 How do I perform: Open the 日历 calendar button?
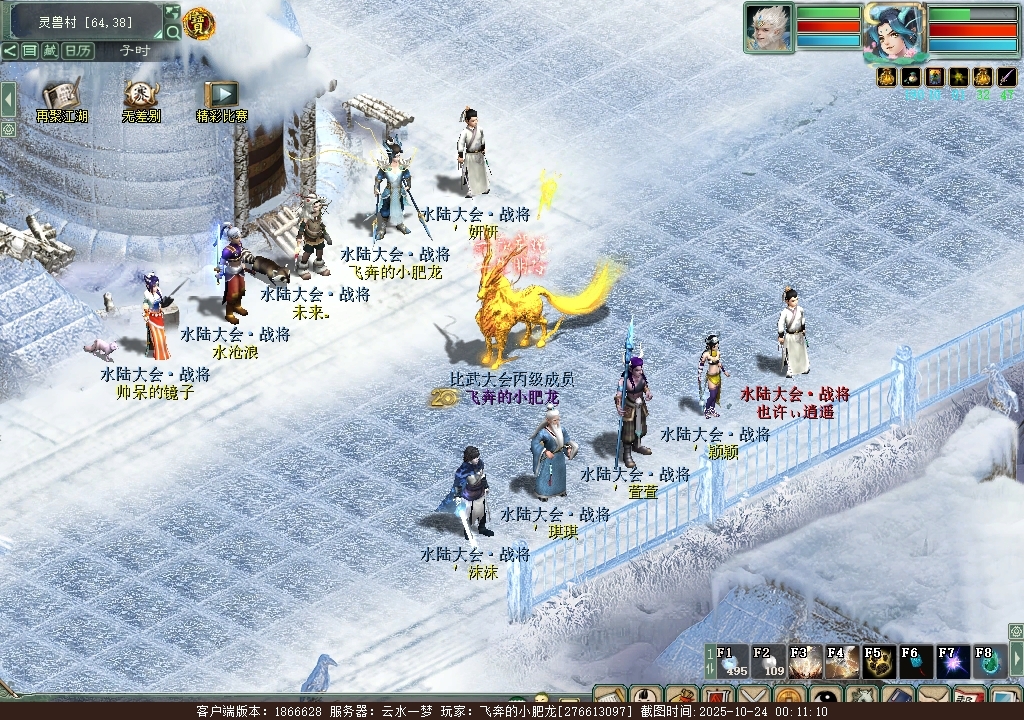(78, 51)
